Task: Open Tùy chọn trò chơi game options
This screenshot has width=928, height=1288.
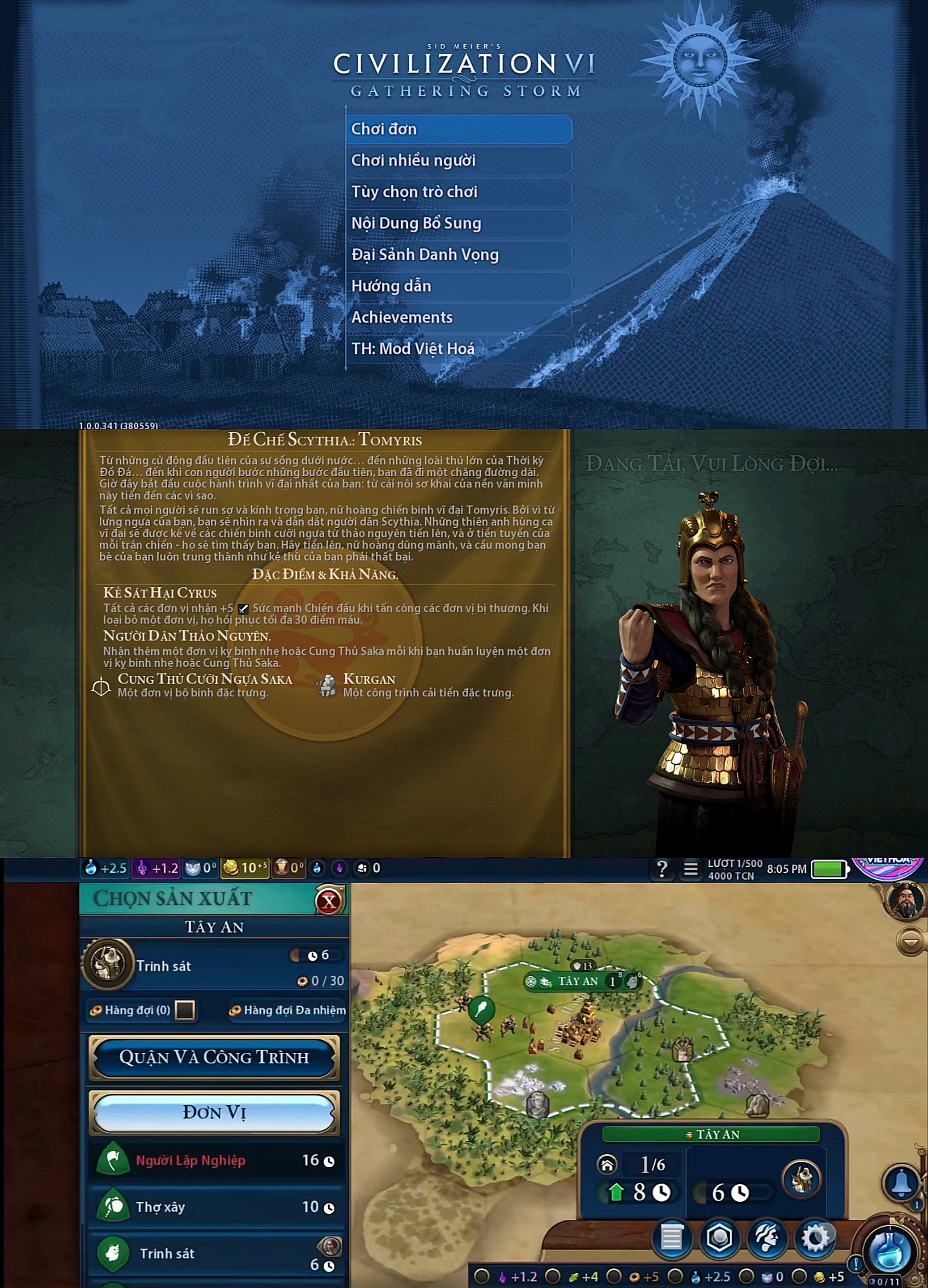Action: click(x=458, y=191)
